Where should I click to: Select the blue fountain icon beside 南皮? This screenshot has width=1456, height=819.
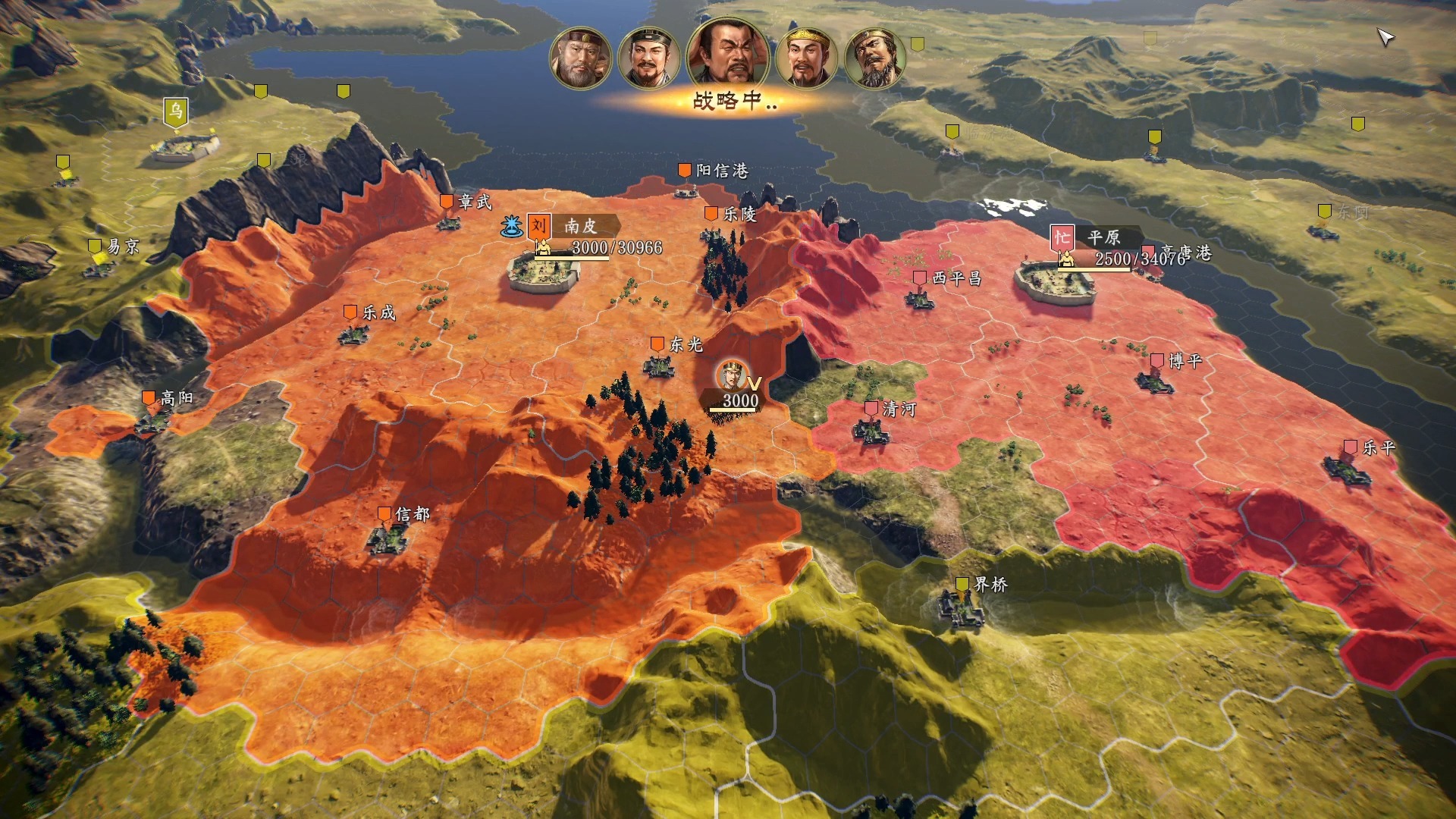click(512, 225)
